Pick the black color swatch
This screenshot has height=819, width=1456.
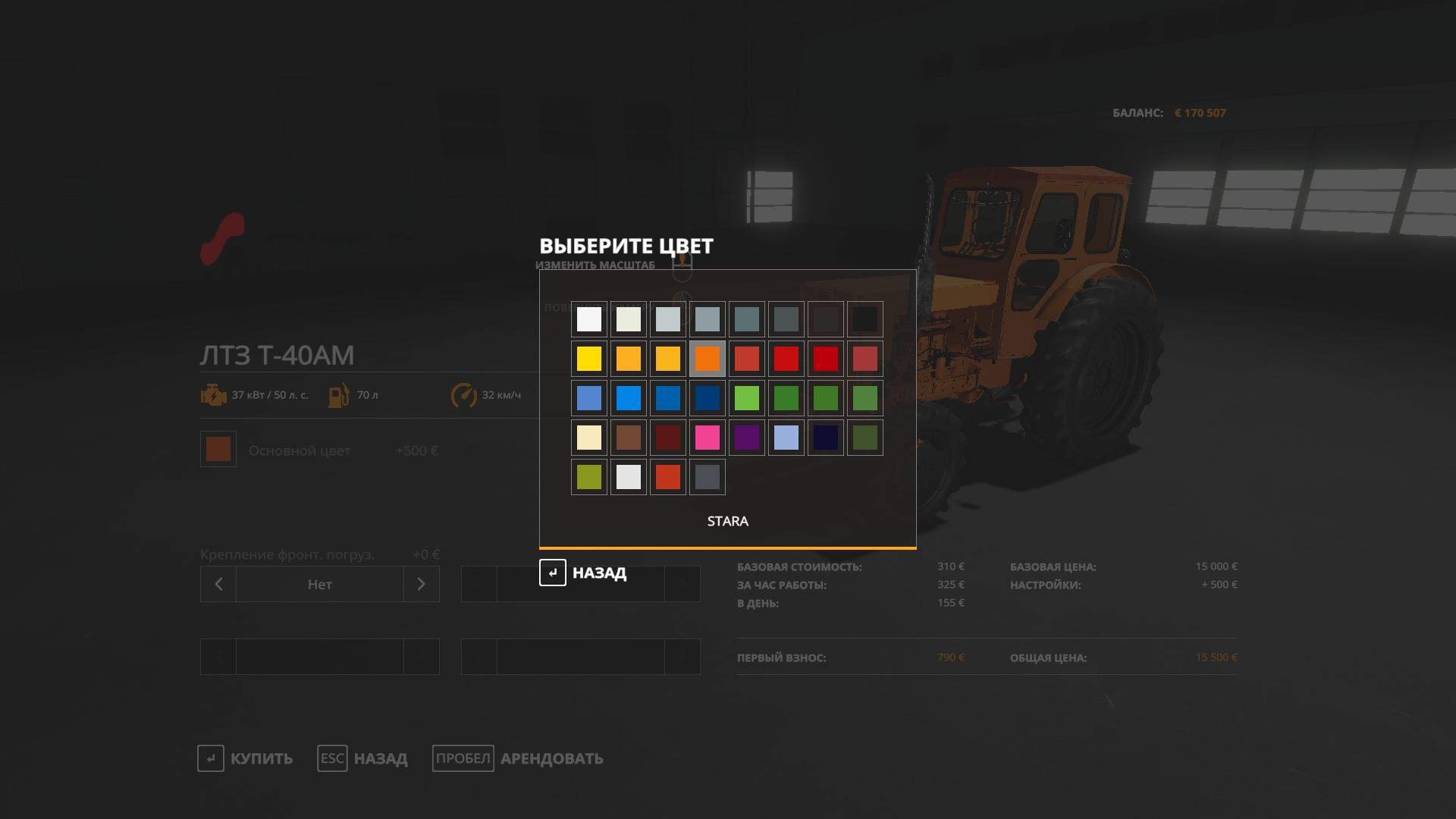[x=865, y=319]
